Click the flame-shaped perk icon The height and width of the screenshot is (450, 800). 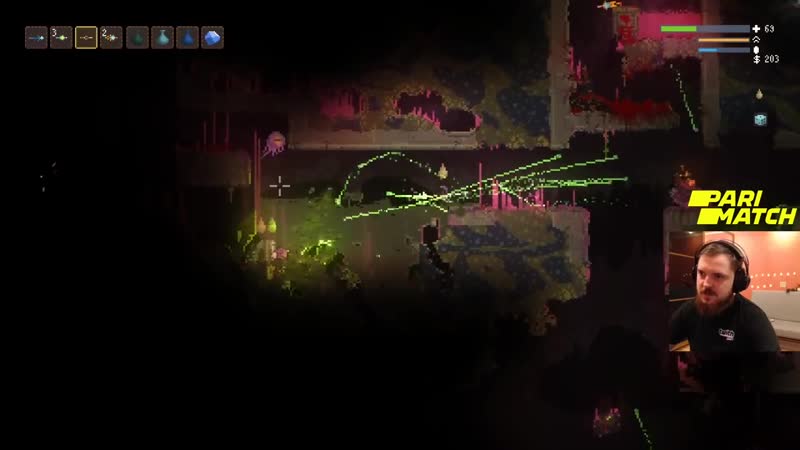click(759, 94)
